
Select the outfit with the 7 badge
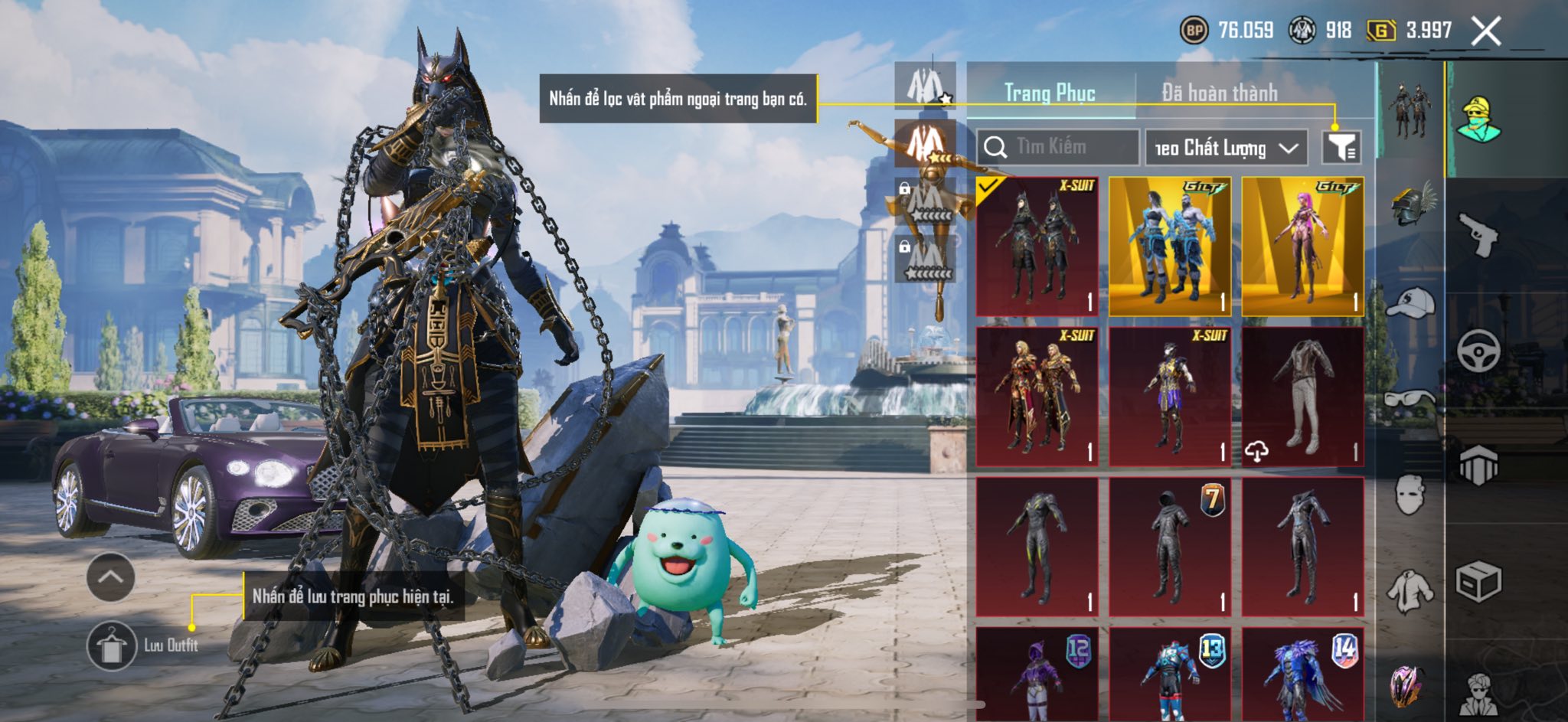tap(1169, 547)
